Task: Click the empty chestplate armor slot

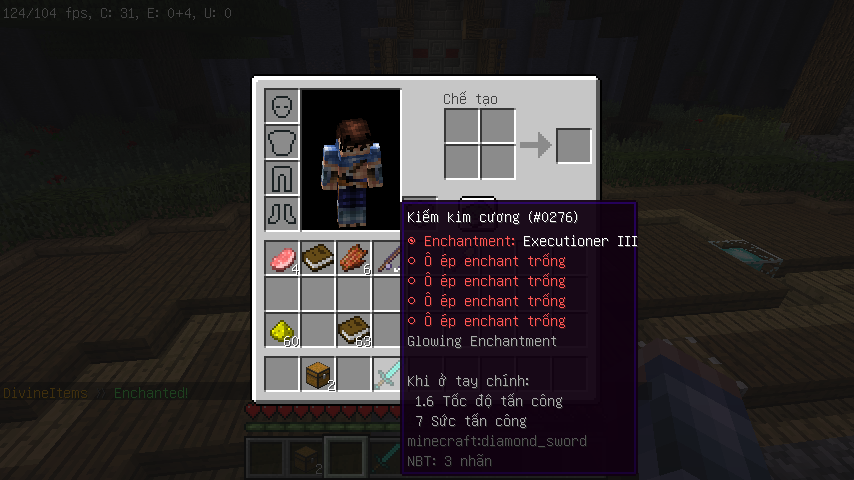Action: [282, 142]
